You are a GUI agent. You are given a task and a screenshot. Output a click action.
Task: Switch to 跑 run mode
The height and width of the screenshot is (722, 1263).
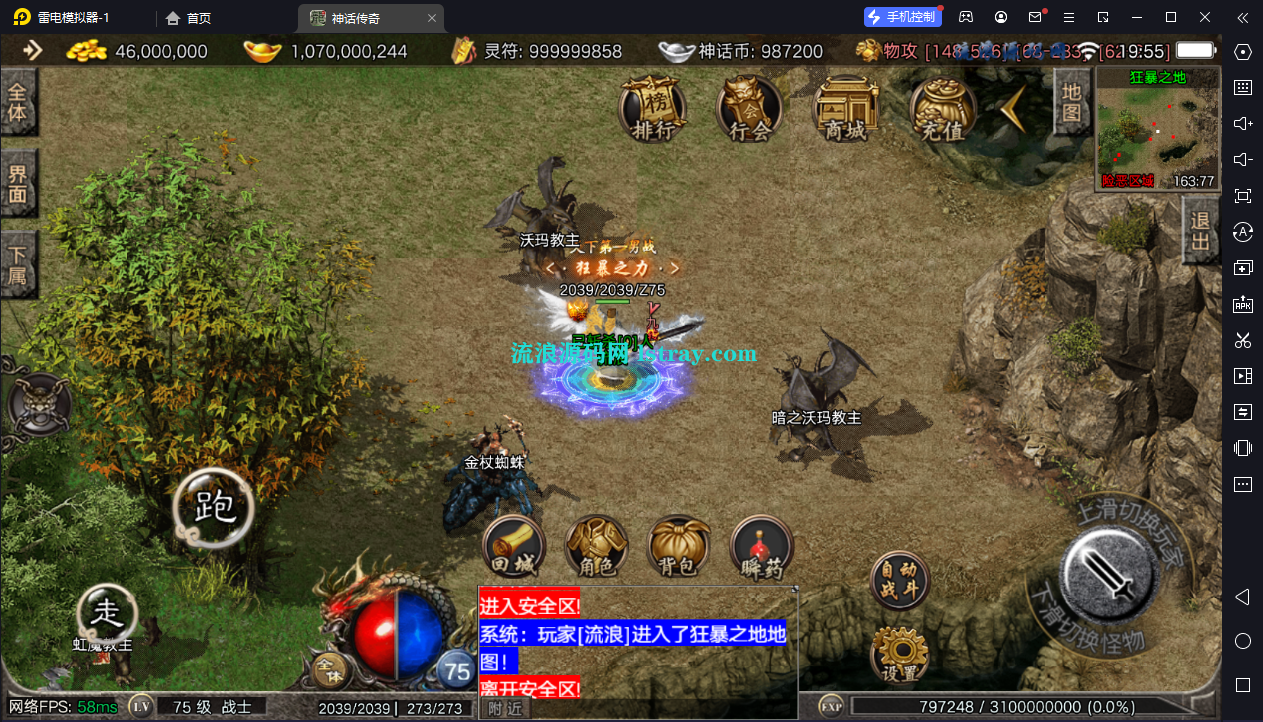[212, 508]
